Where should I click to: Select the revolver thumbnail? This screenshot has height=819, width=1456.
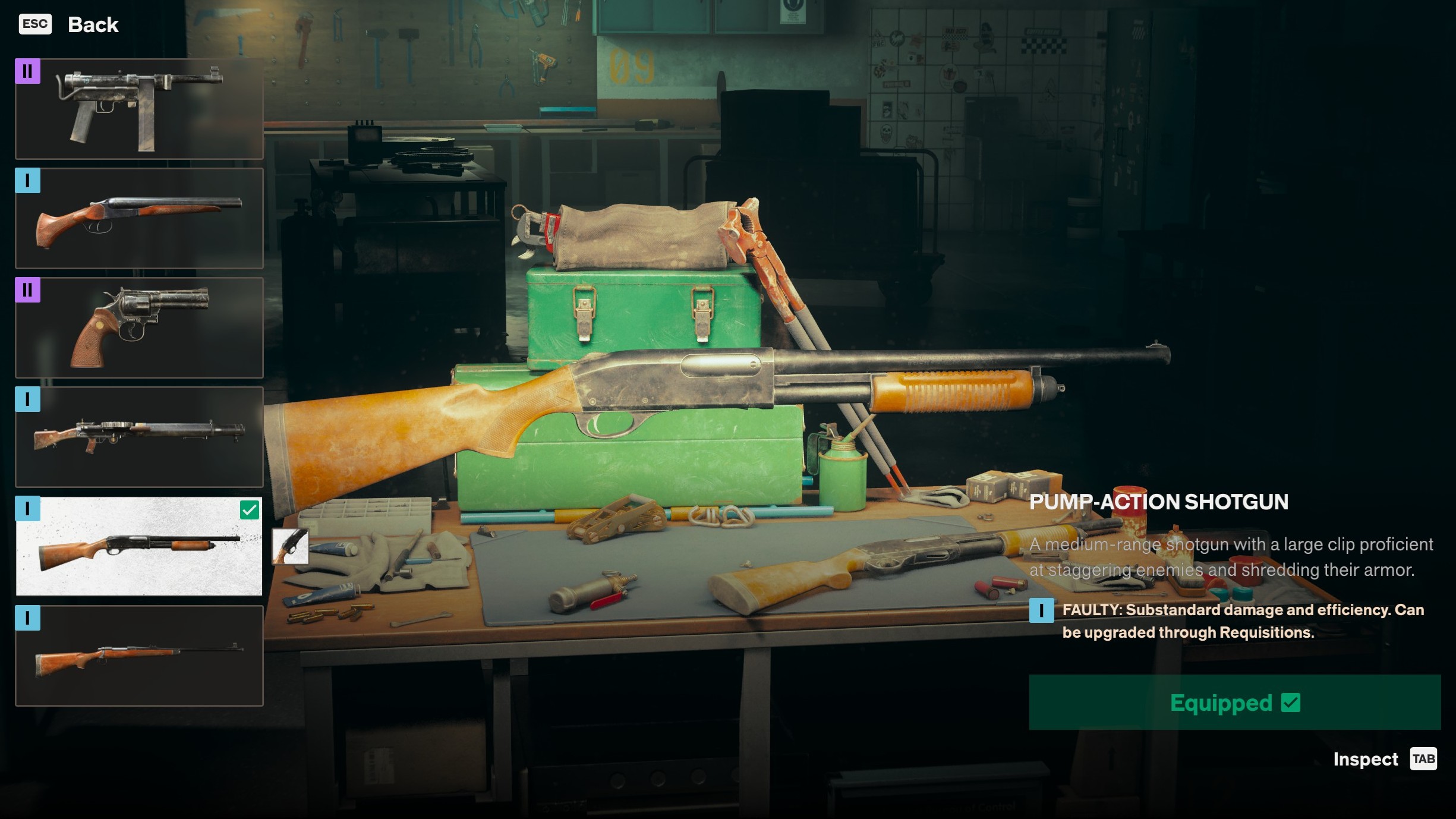pyautogui.click(x=139, y=327)
